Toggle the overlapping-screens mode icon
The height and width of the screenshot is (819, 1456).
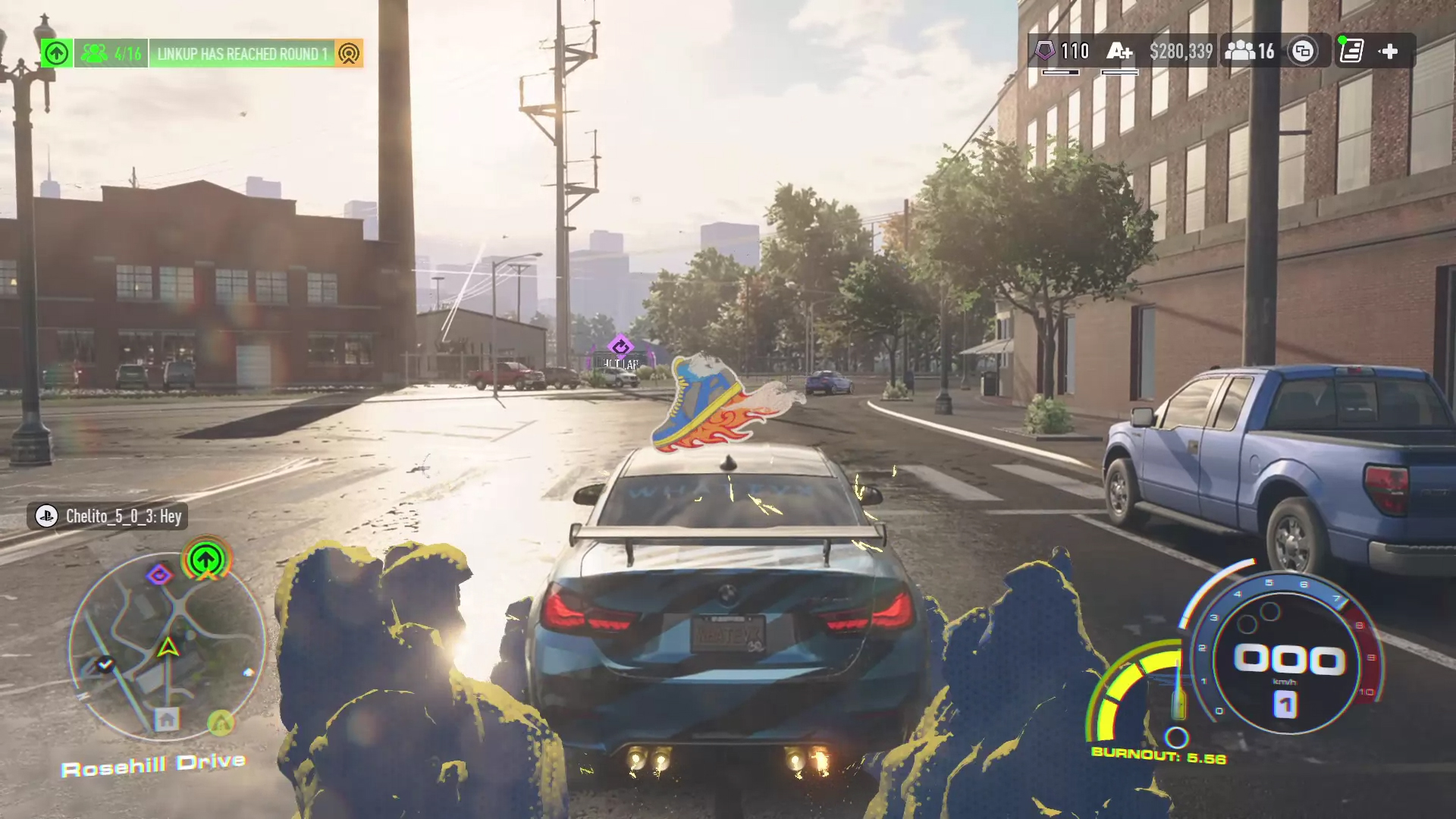(x=1303, y=52)
